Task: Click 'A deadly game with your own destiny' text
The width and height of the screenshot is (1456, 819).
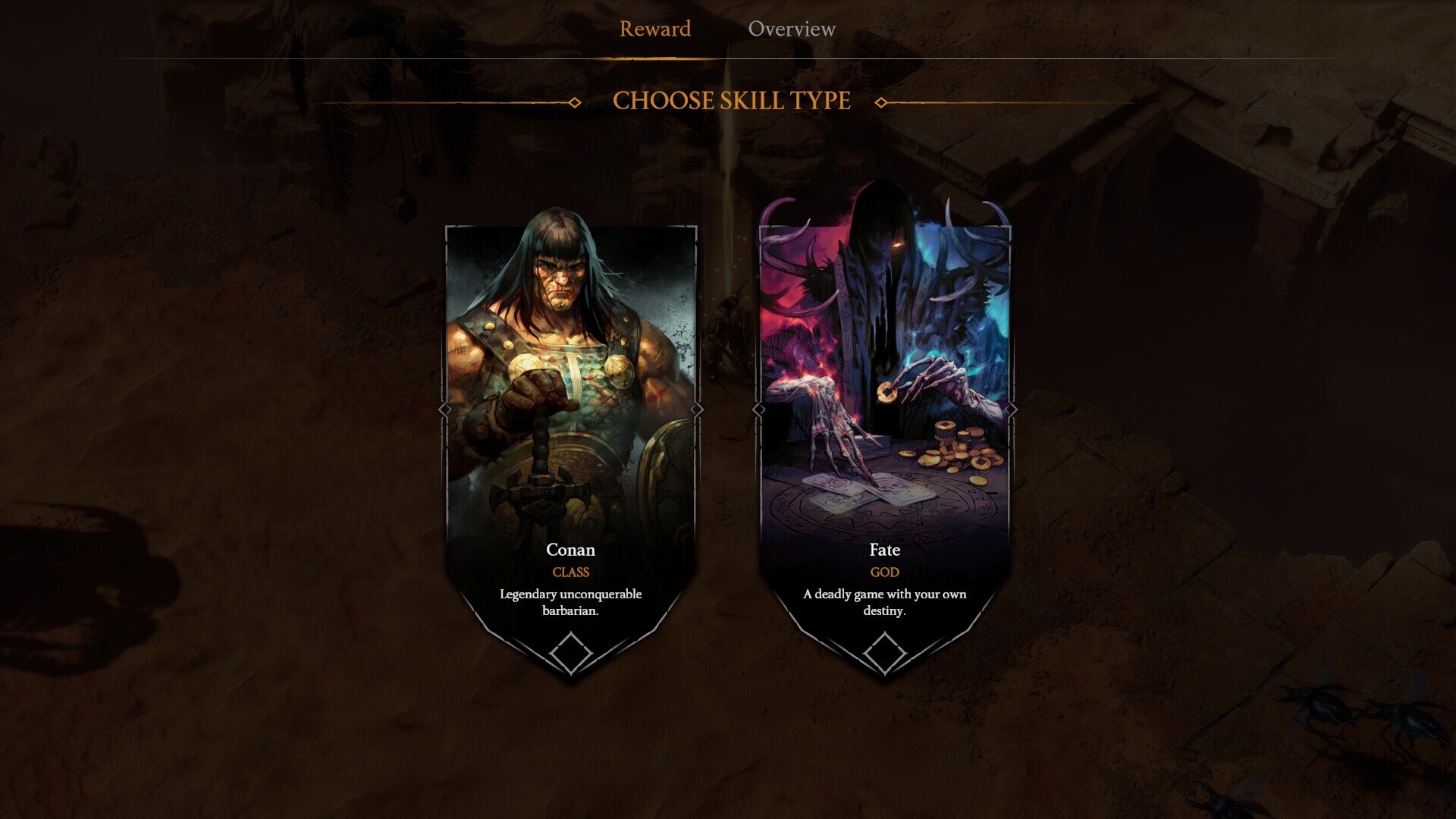Action: point(883,601)
